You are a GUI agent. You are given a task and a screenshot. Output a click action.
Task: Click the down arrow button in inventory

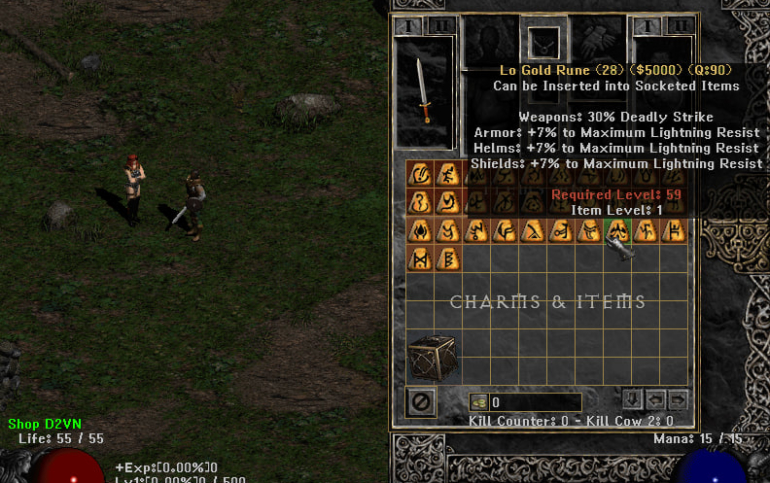(632, 400)
